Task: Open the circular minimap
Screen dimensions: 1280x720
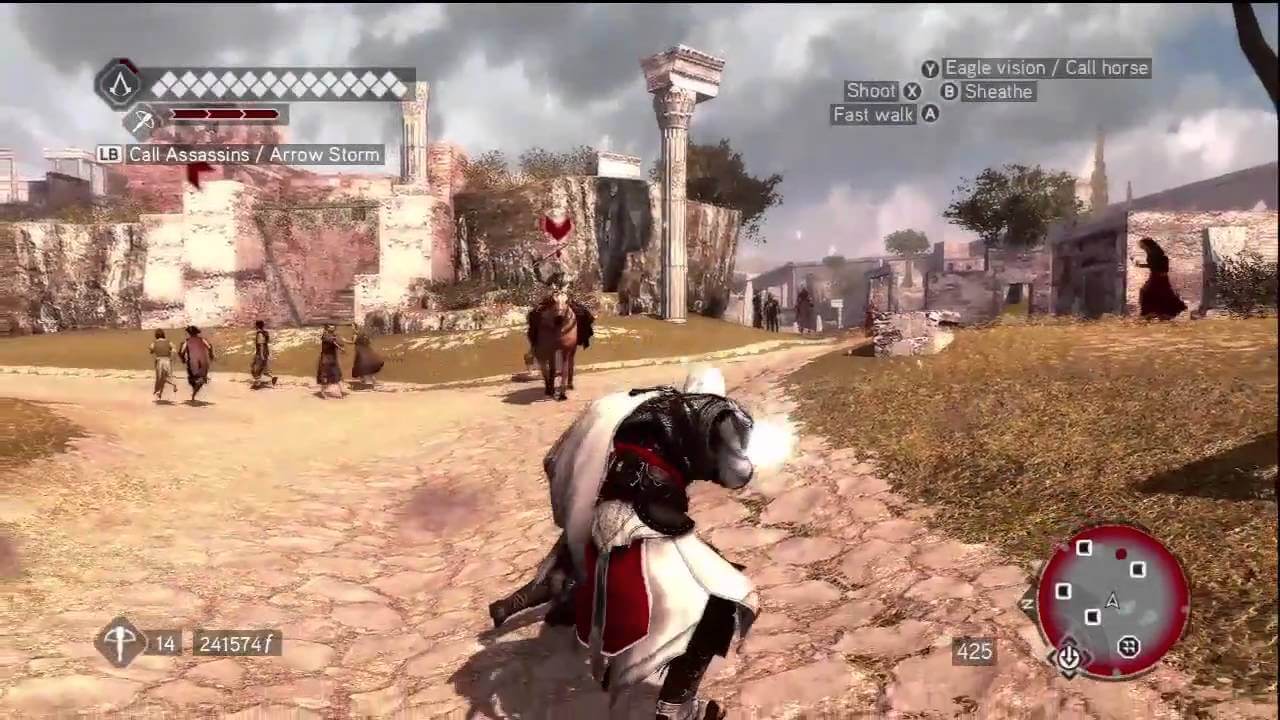Action: pos(1112,601)
